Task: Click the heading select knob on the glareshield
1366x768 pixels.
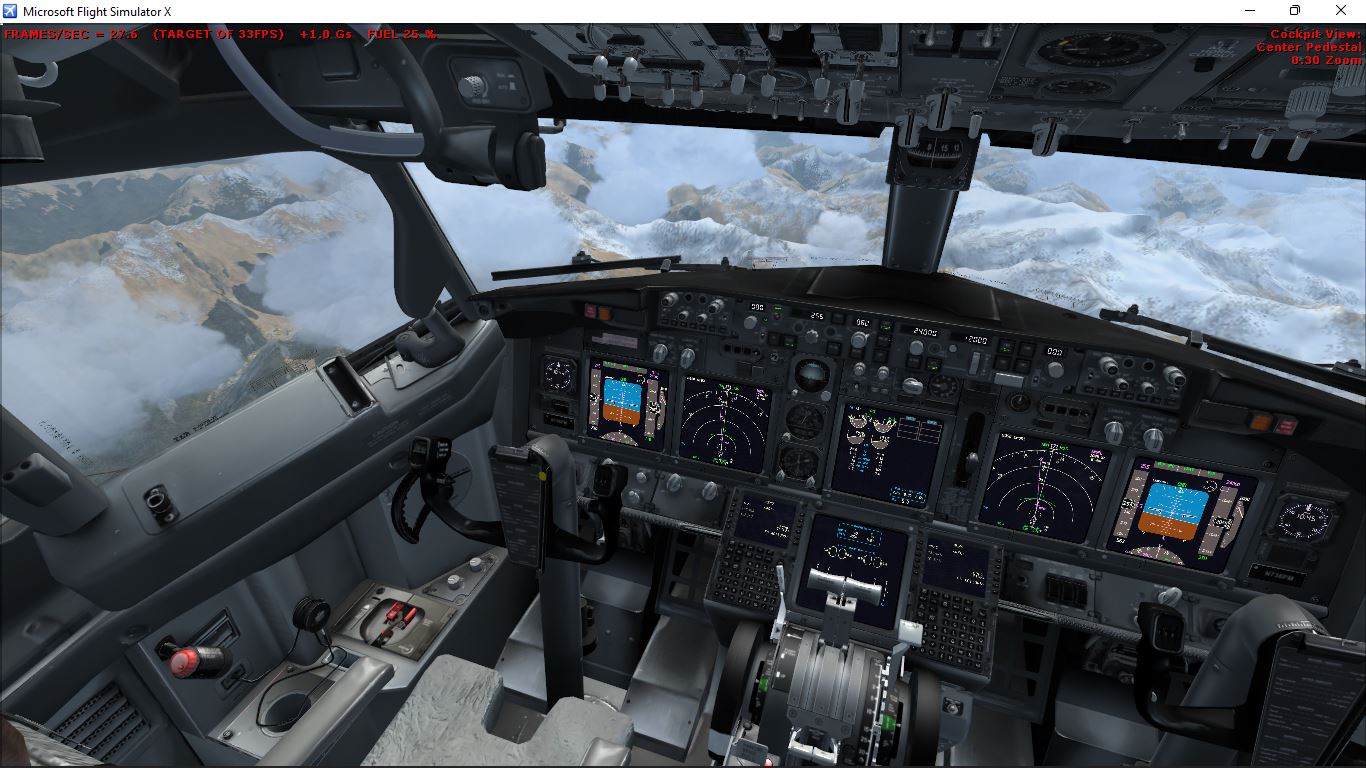Action: click(858, 341)
